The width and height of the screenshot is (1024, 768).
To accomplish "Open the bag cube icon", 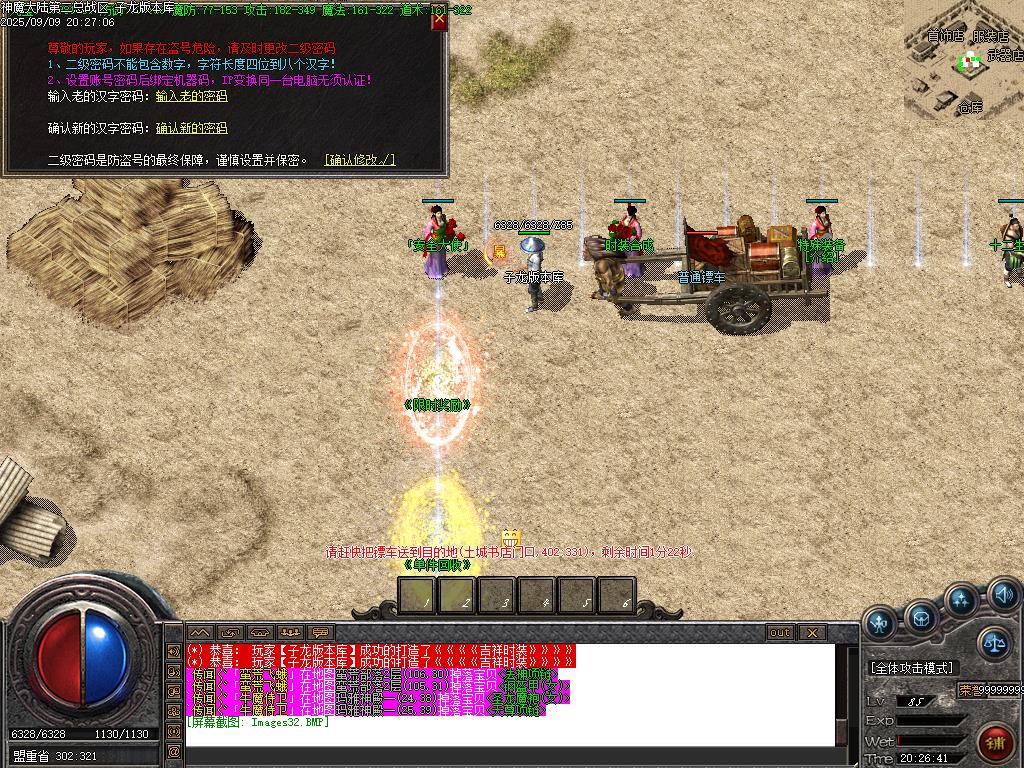I will [x=921, y=618].
